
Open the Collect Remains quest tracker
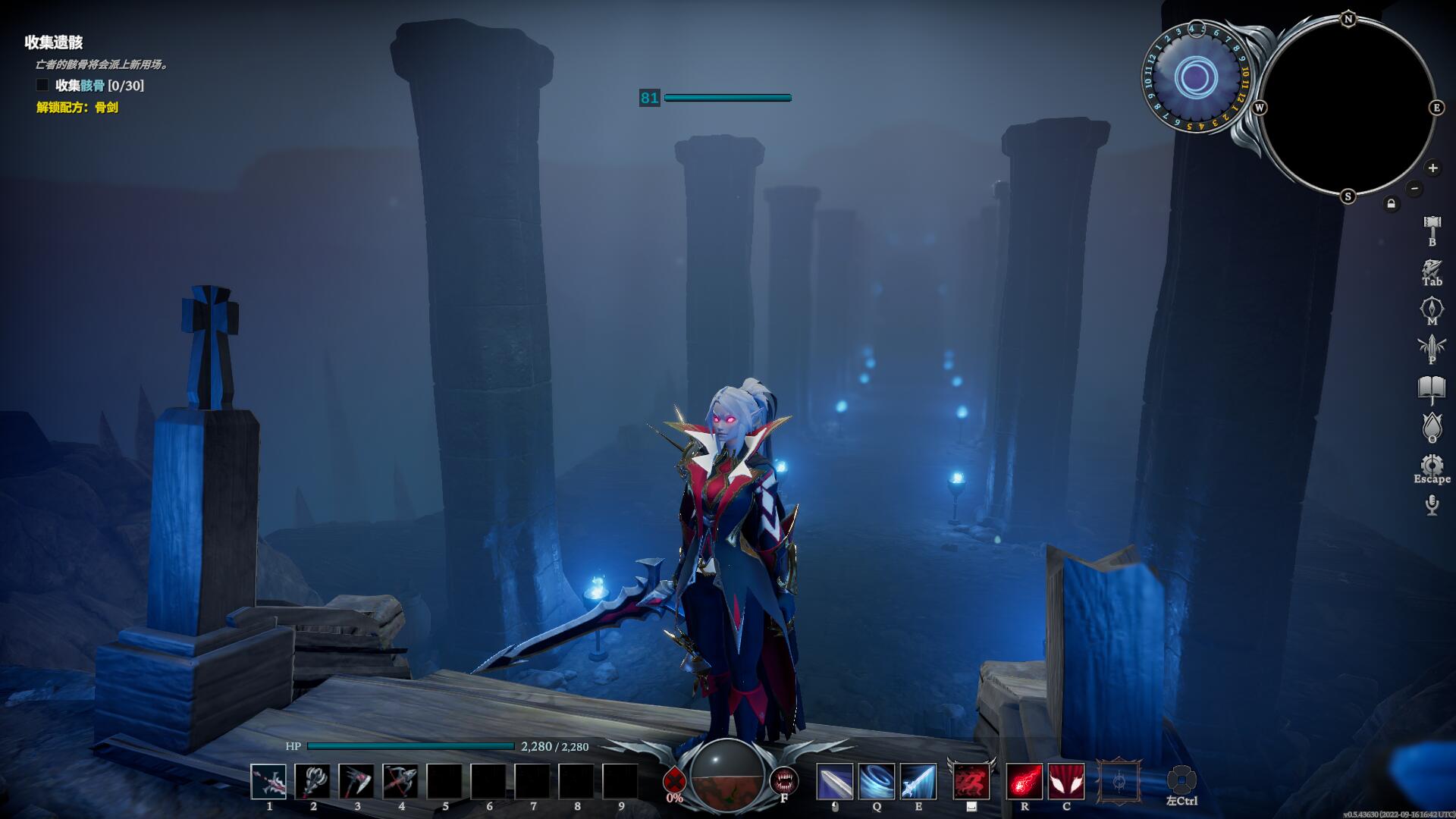[x=53, y=42]
